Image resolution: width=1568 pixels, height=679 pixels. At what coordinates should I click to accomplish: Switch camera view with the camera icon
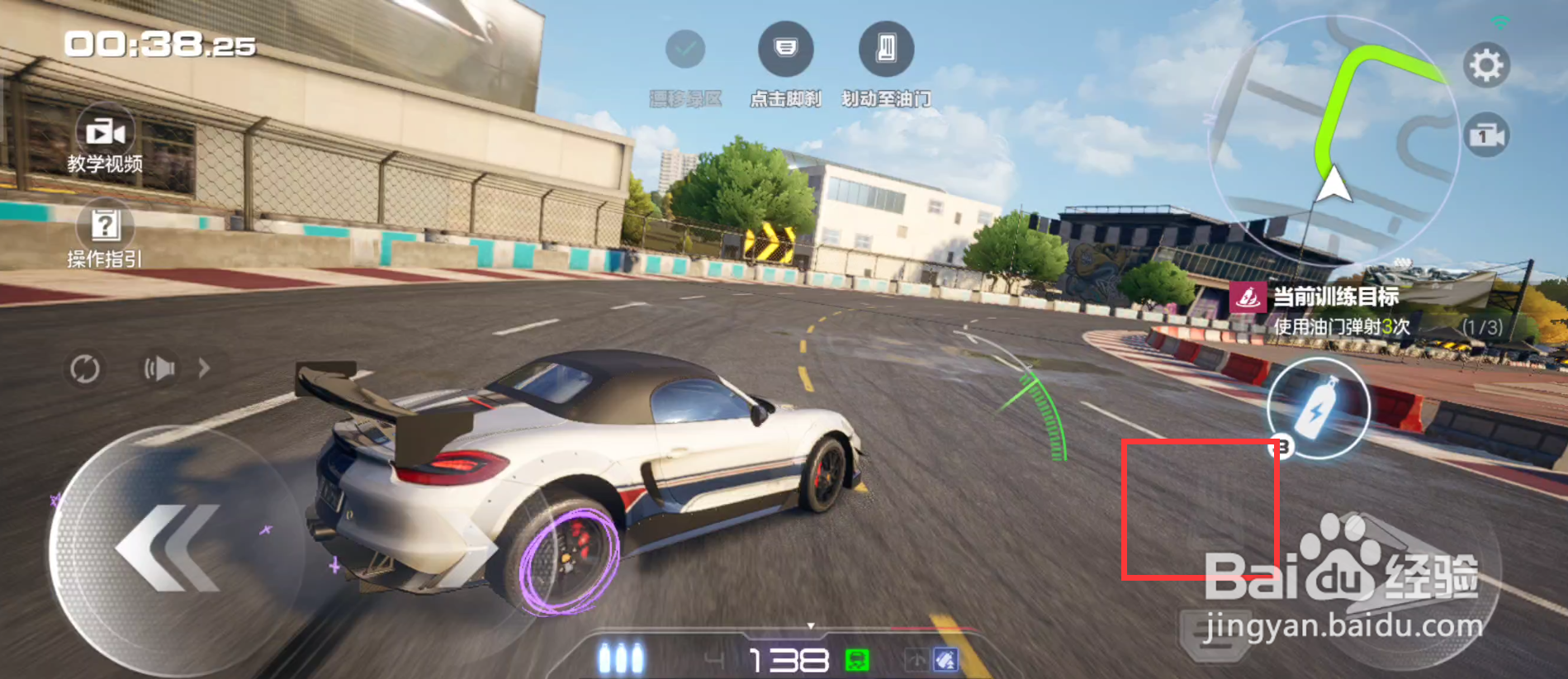1485,135
